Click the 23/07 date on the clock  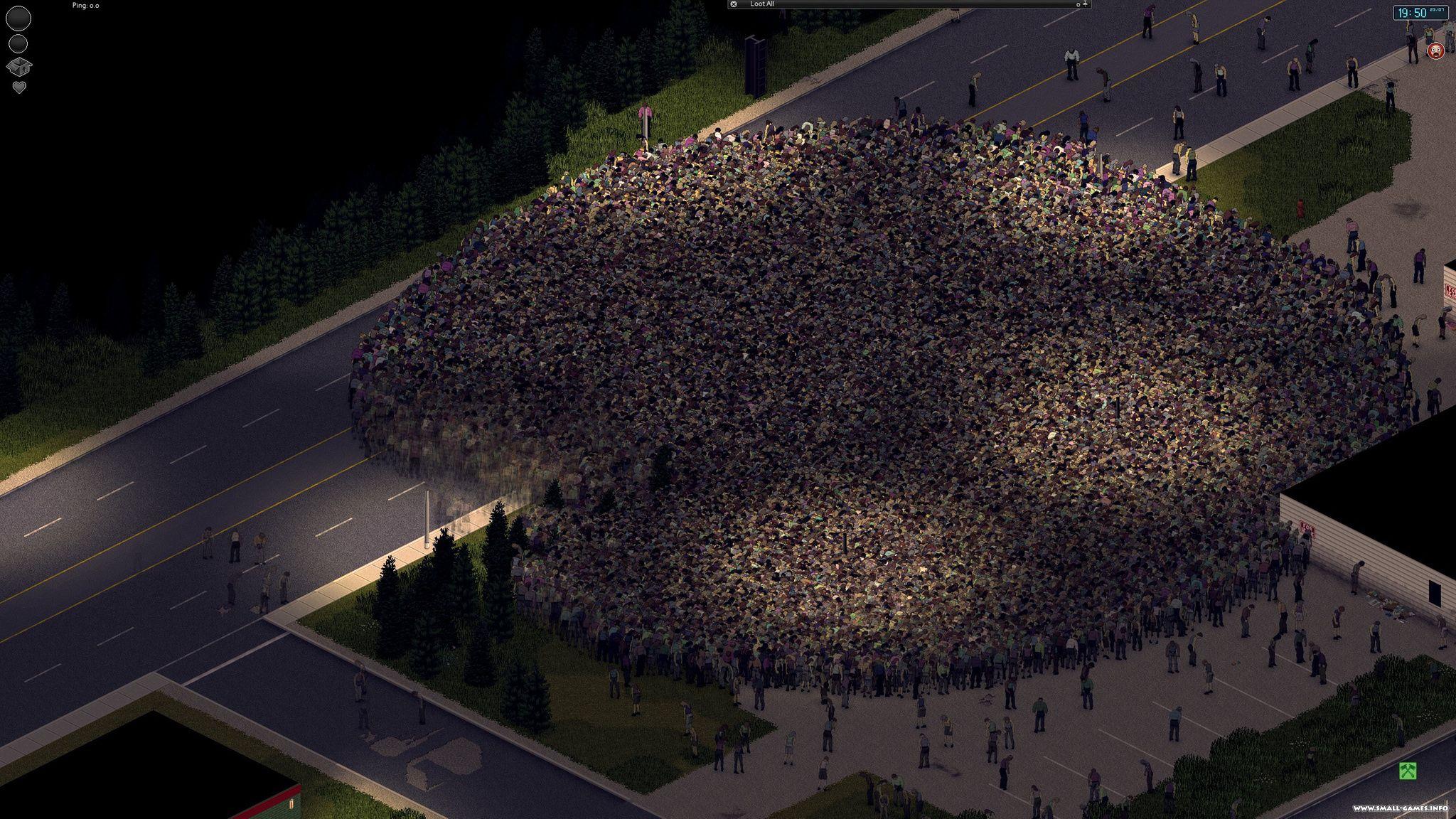(1437, 9)
